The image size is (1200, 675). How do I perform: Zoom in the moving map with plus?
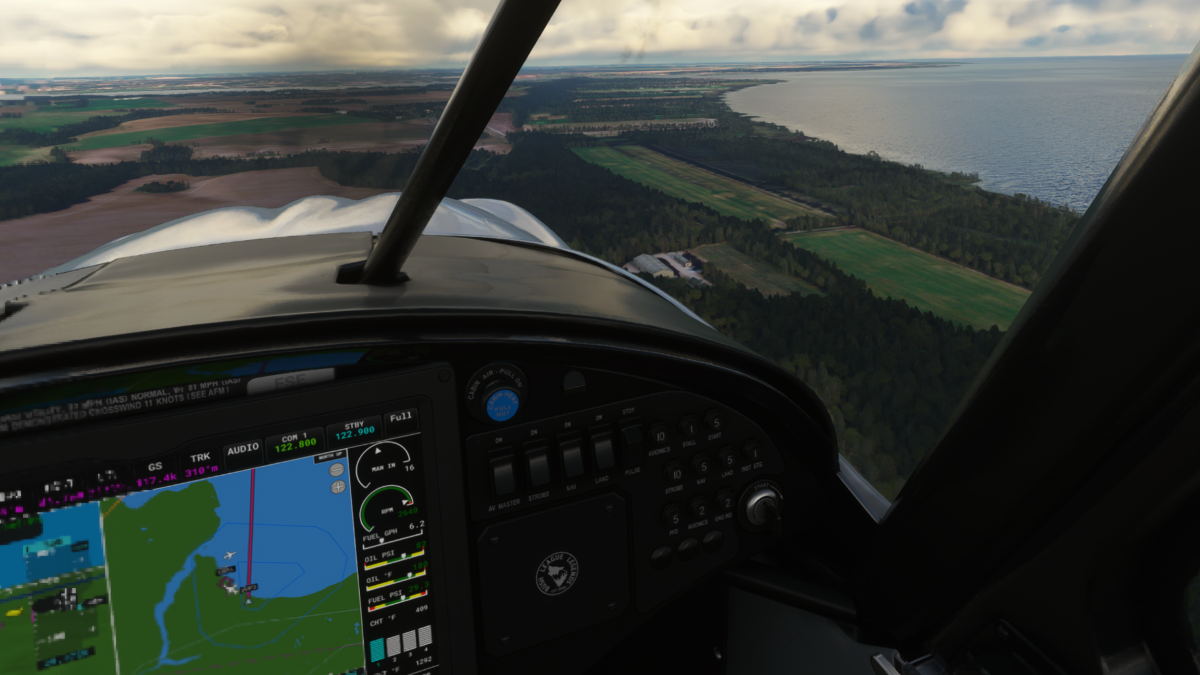338,487
